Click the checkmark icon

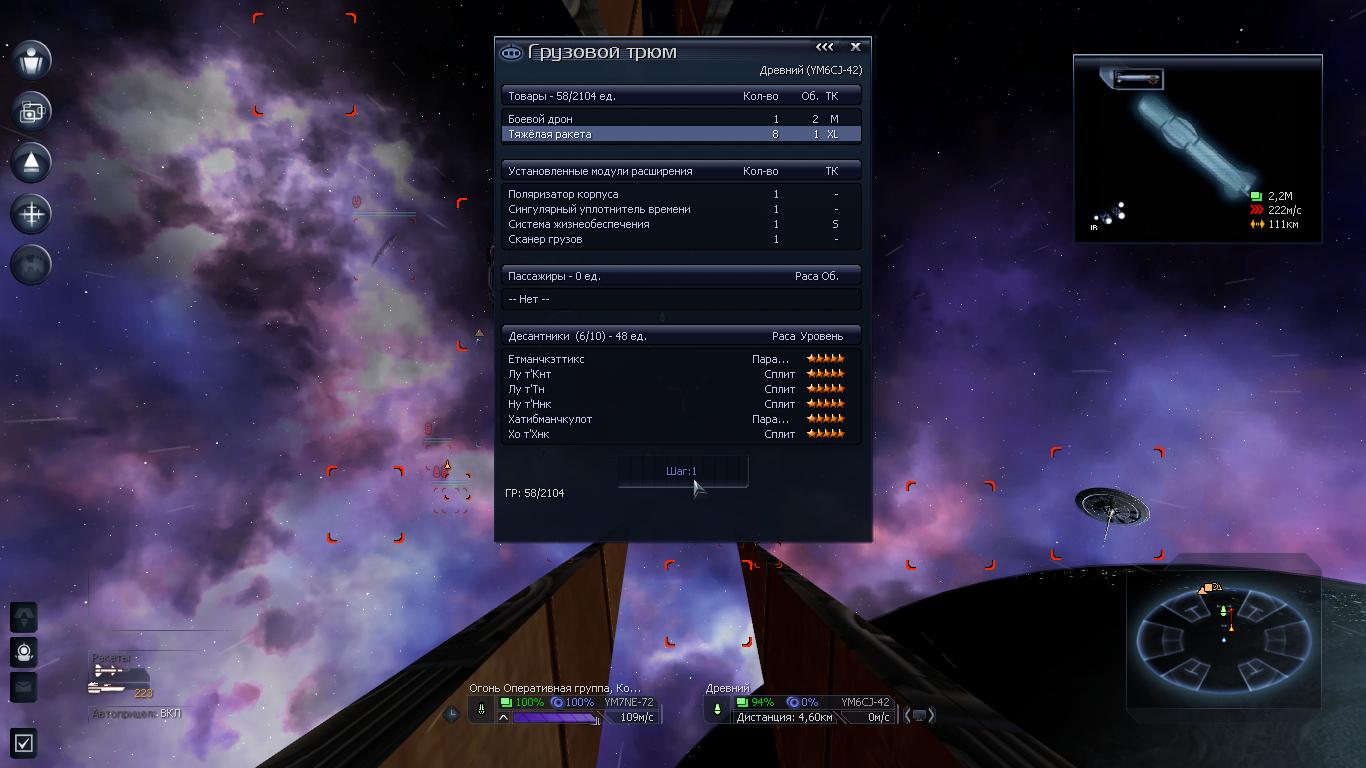coord(24,743)
